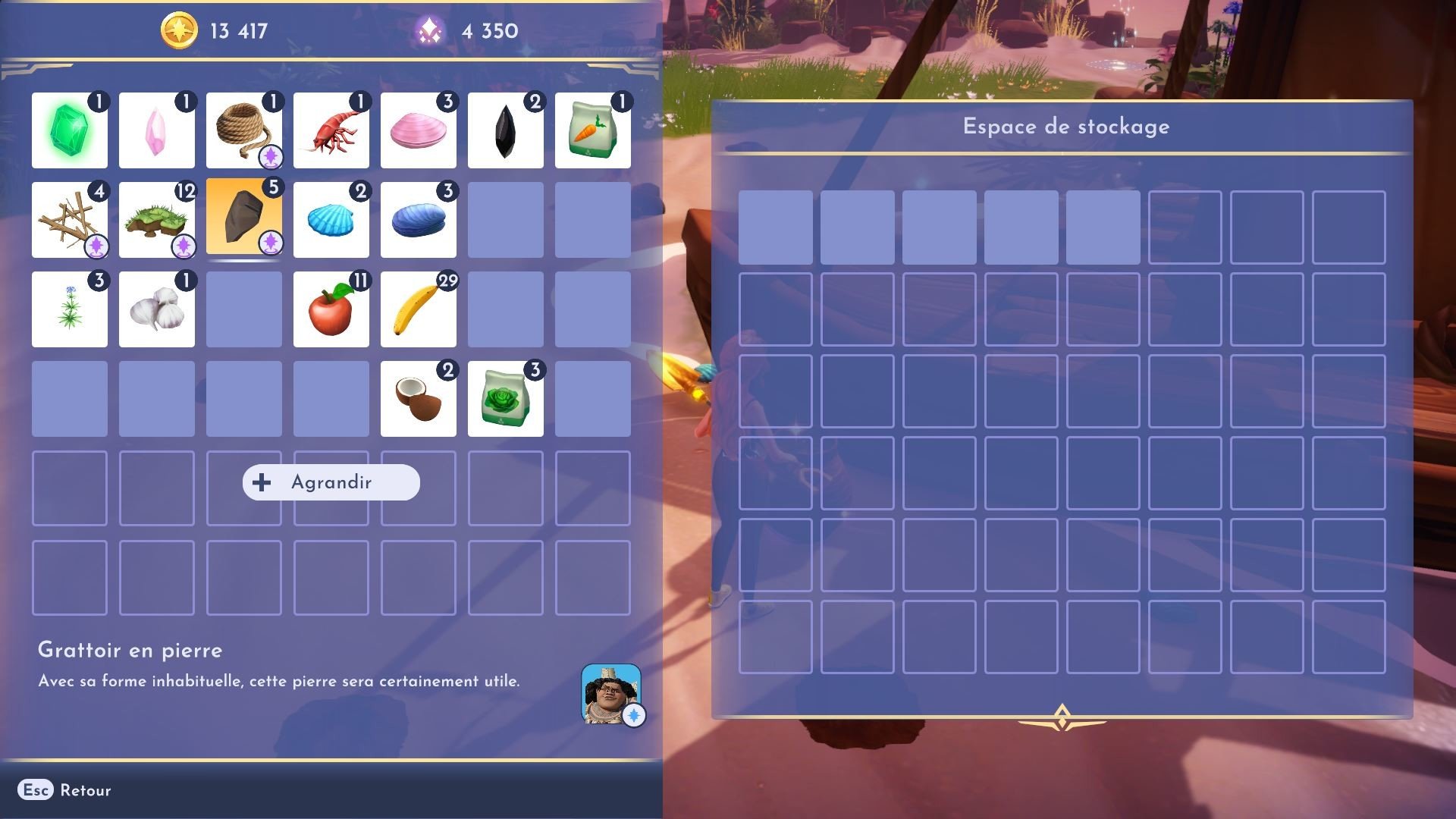Select the red apple stack
1456x819 pixels.
(331, 309)
